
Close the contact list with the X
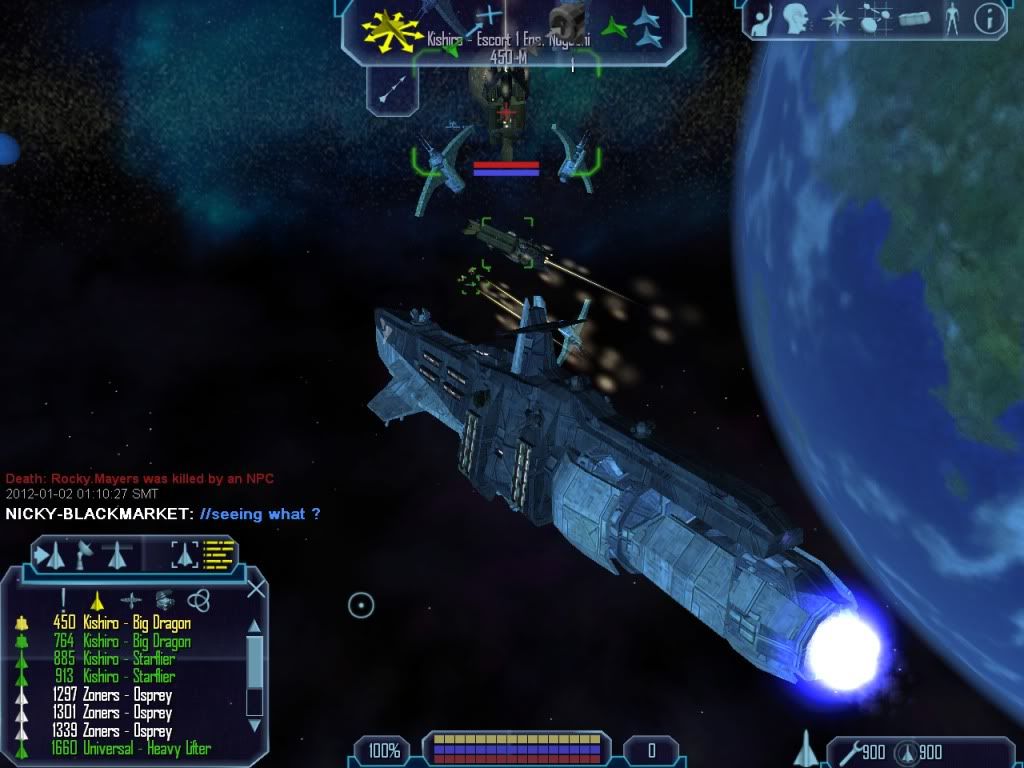[x=256, y=588]
